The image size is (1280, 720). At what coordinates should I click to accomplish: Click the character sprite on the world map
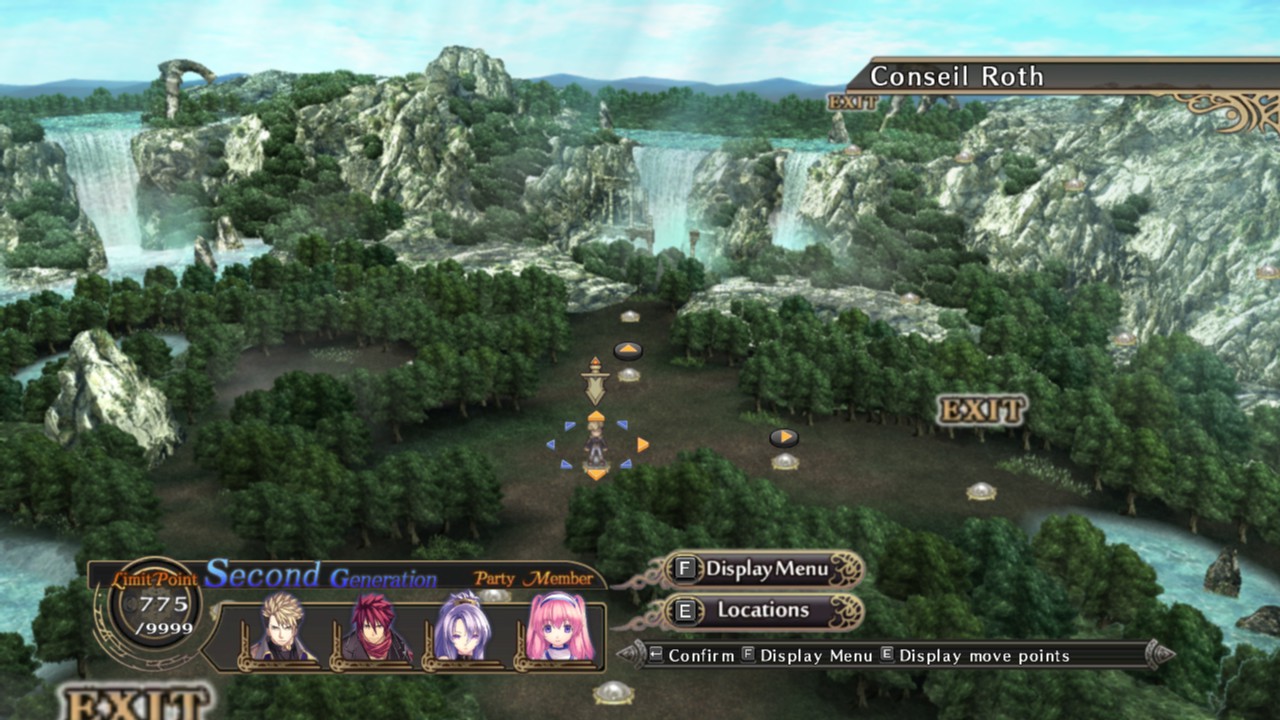click(597, 445)
